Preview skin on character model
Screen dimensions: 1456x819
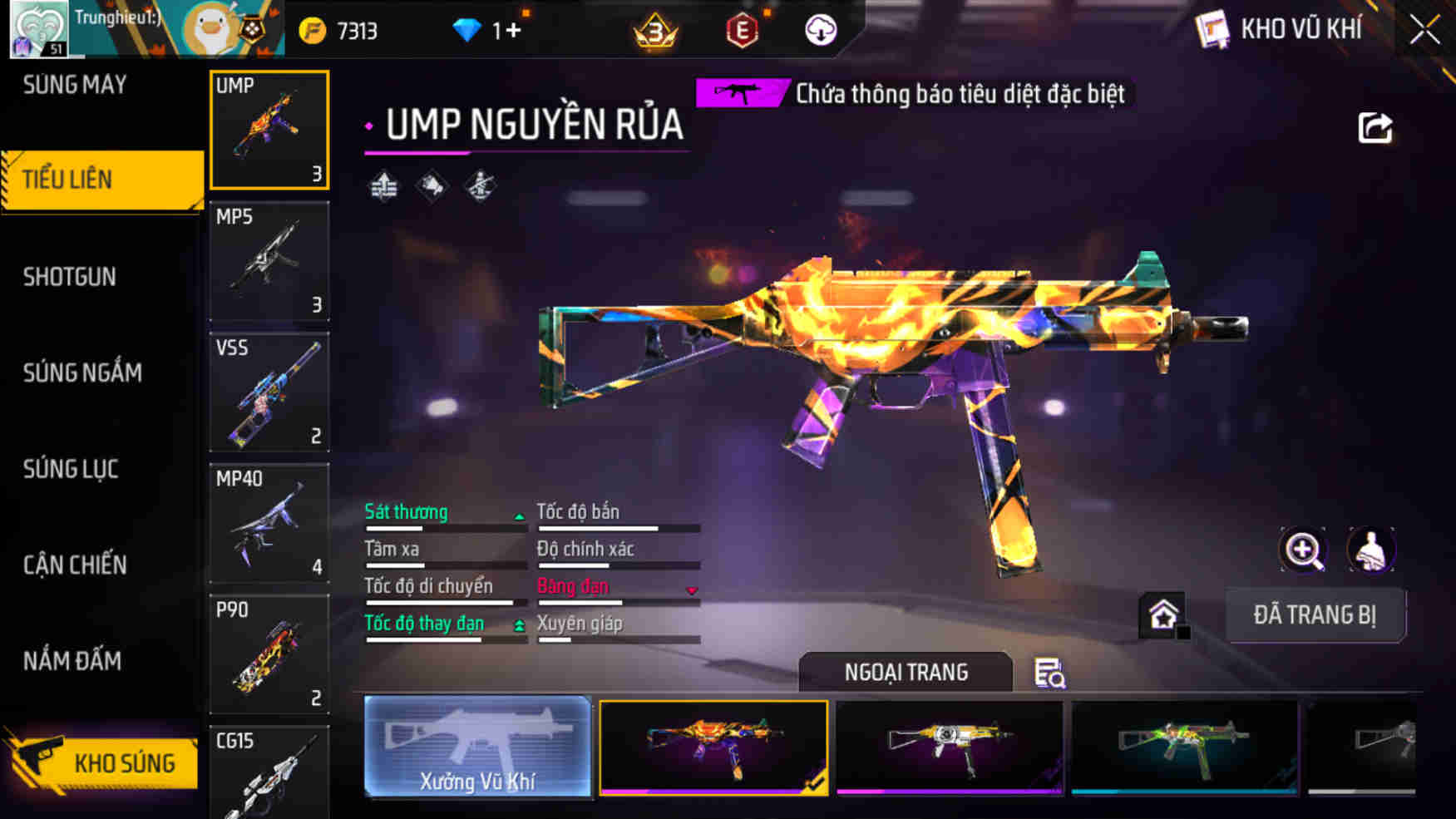coord(1370,550)
